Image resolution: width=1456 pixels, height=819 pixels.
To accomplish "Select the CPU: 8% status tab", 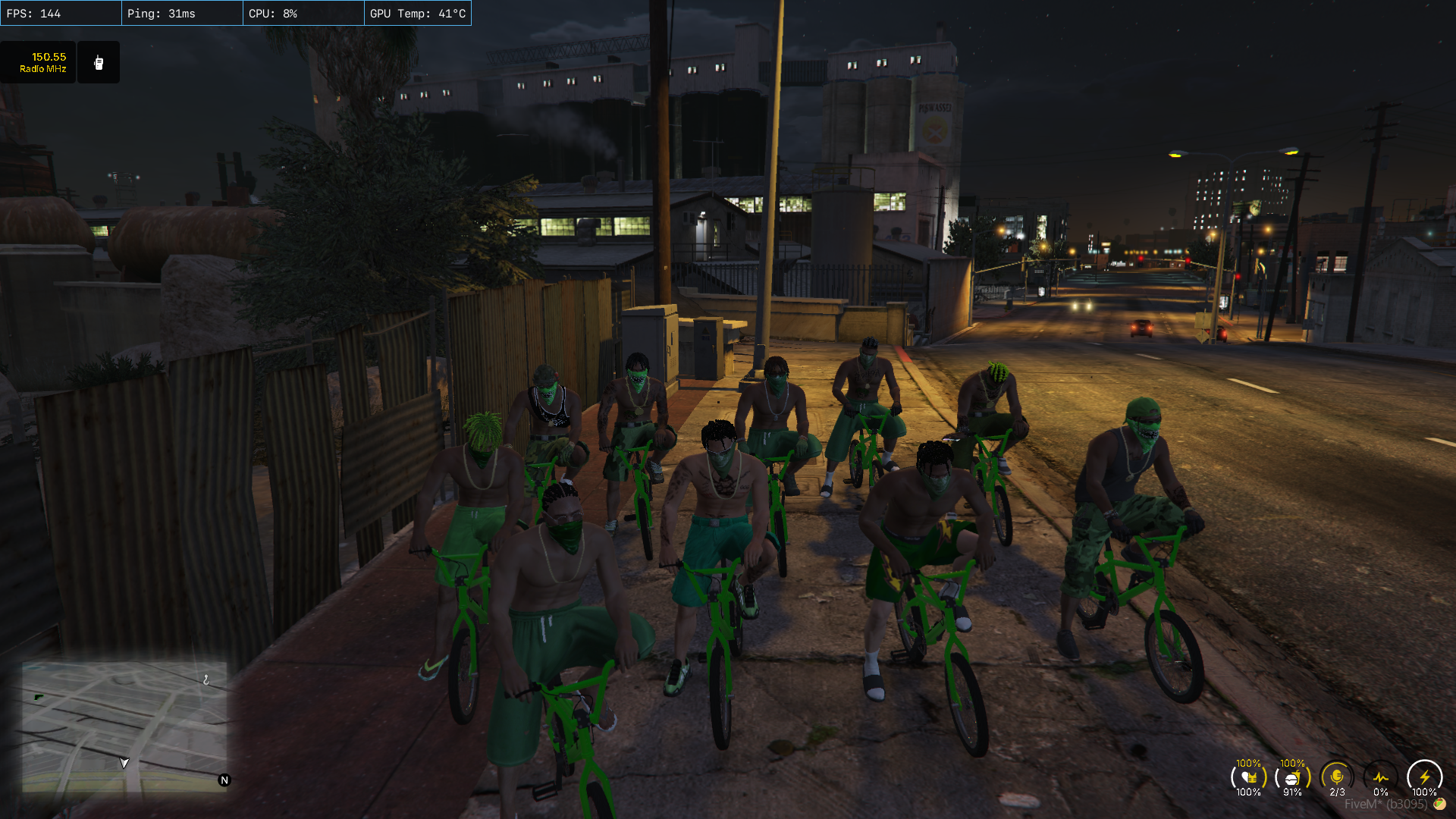I will coord(303,12).
